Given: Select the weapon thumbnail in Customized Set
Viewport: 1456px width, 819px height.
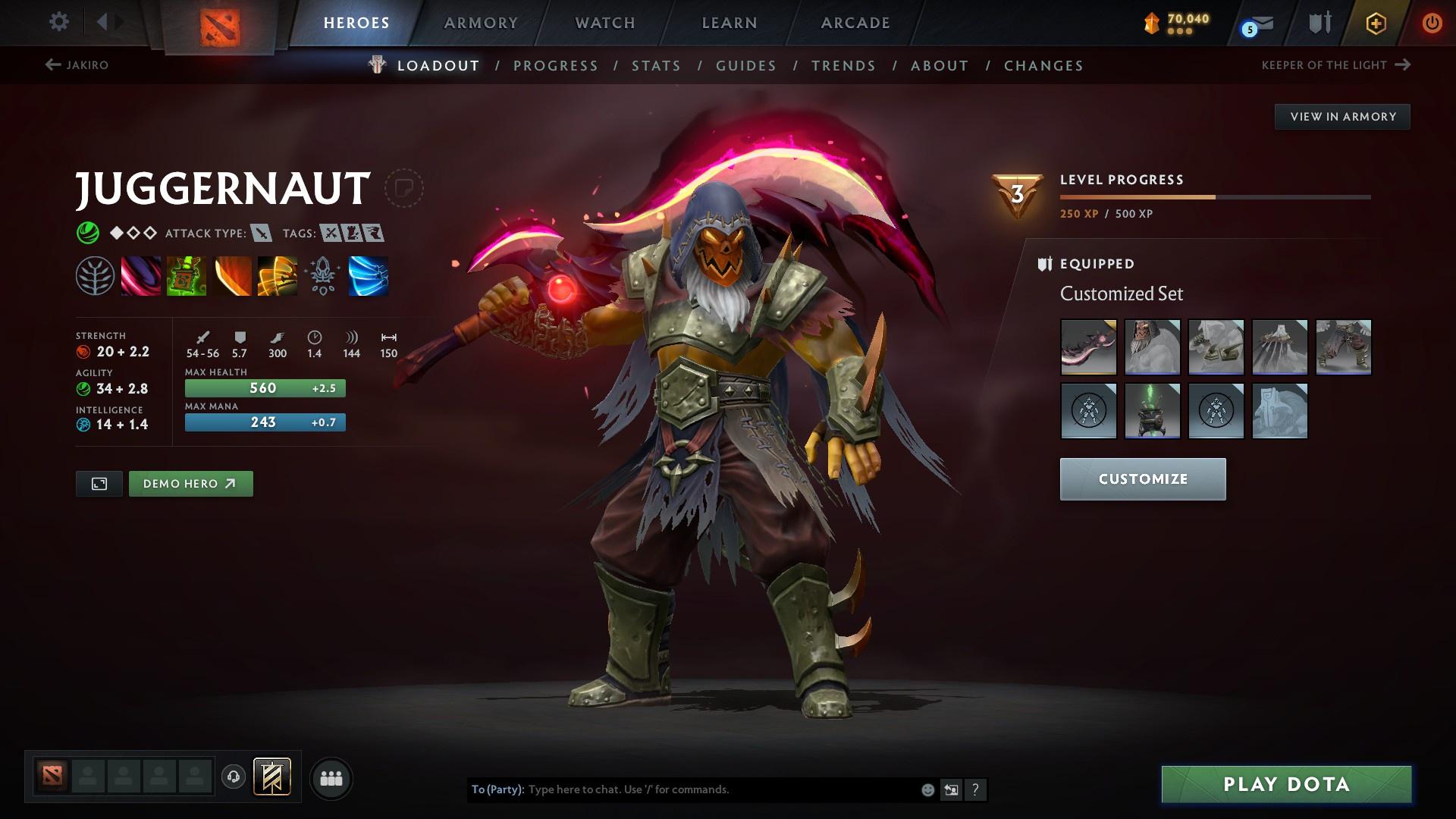Looking at the screenshot, I should (x=1088, y=347).
